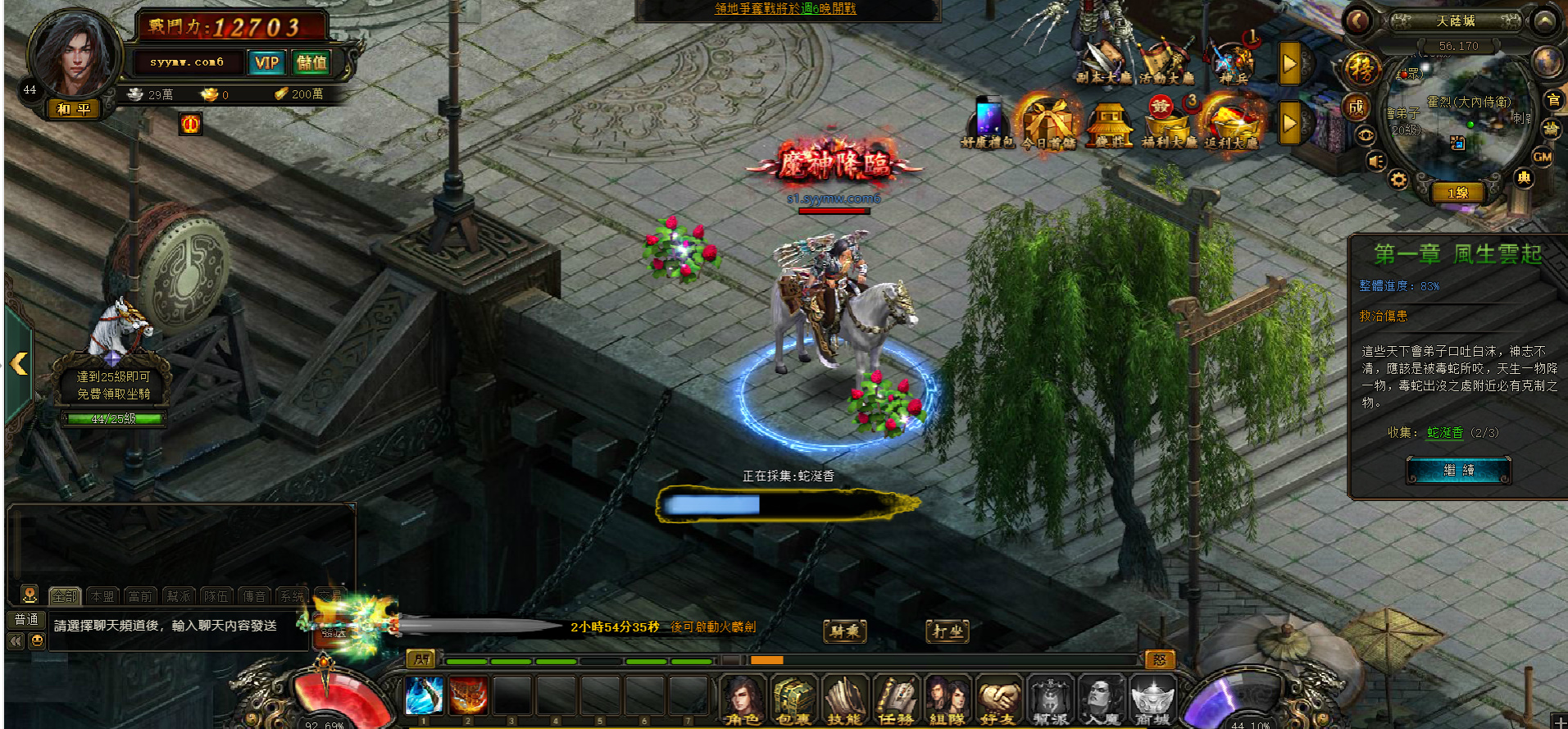Open the 技能 skills book
Image resolution: width=1568 pixels, height=729 pixels.
844,699
